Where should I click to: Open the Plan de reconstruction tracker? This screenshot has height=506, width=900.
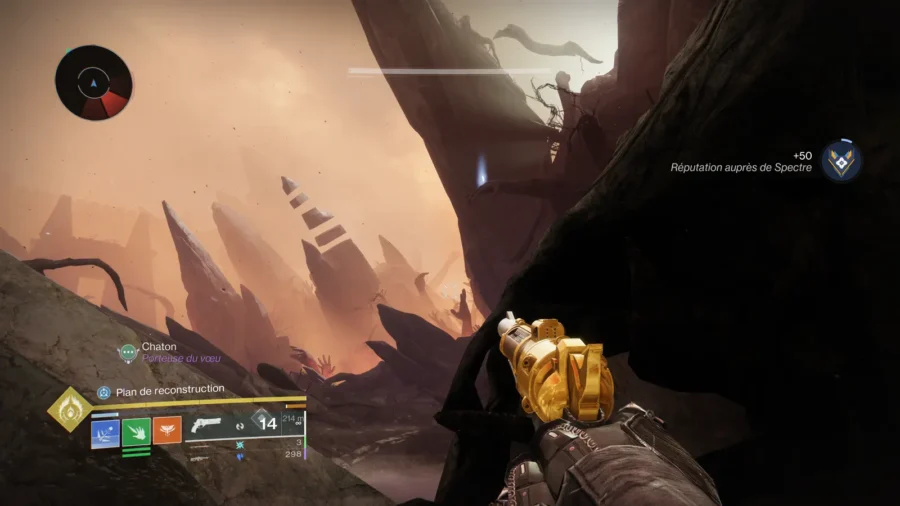click(x=160, y=390)
